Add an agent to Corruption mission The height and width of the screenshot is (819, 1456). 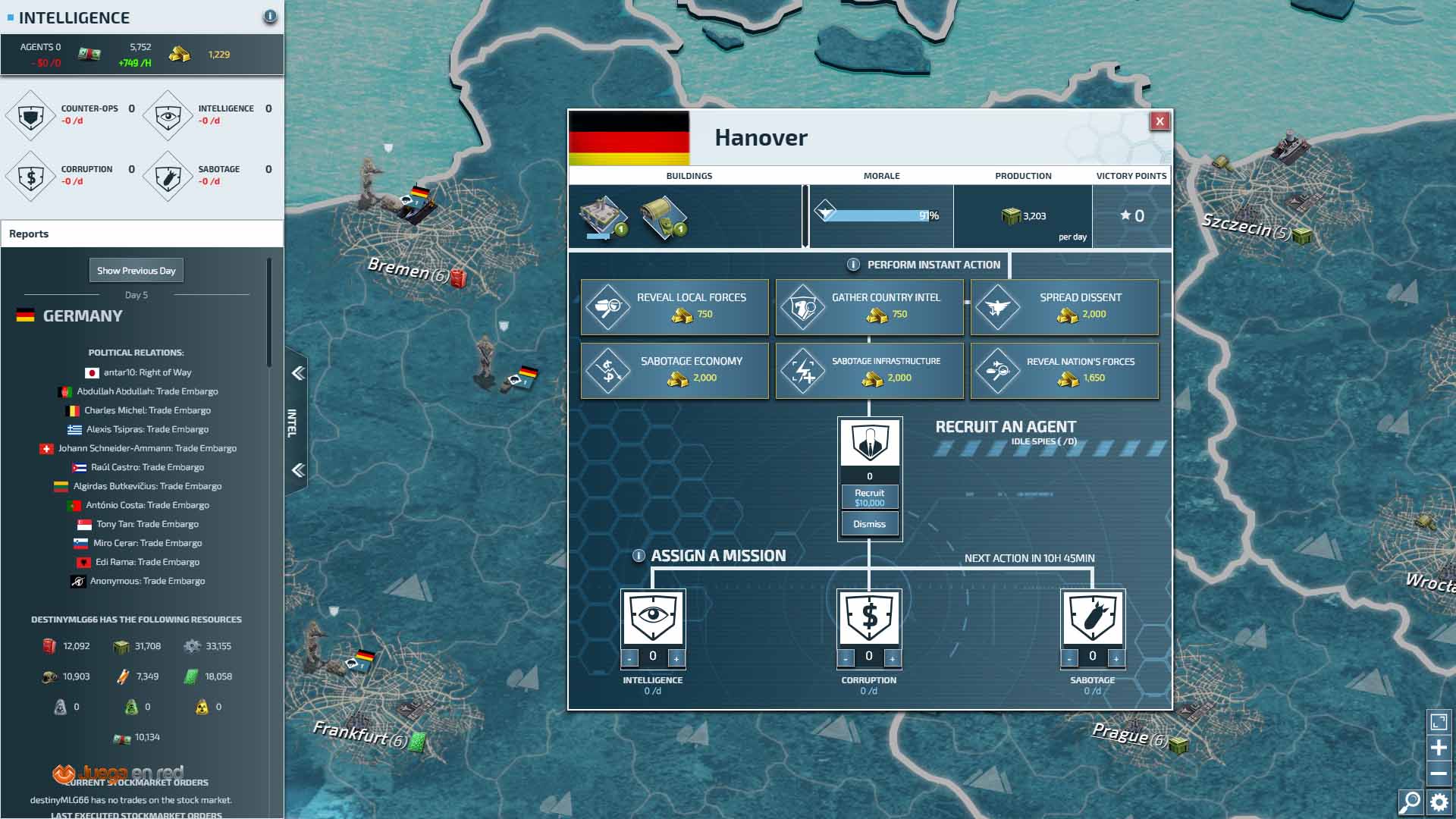point(893,658)
